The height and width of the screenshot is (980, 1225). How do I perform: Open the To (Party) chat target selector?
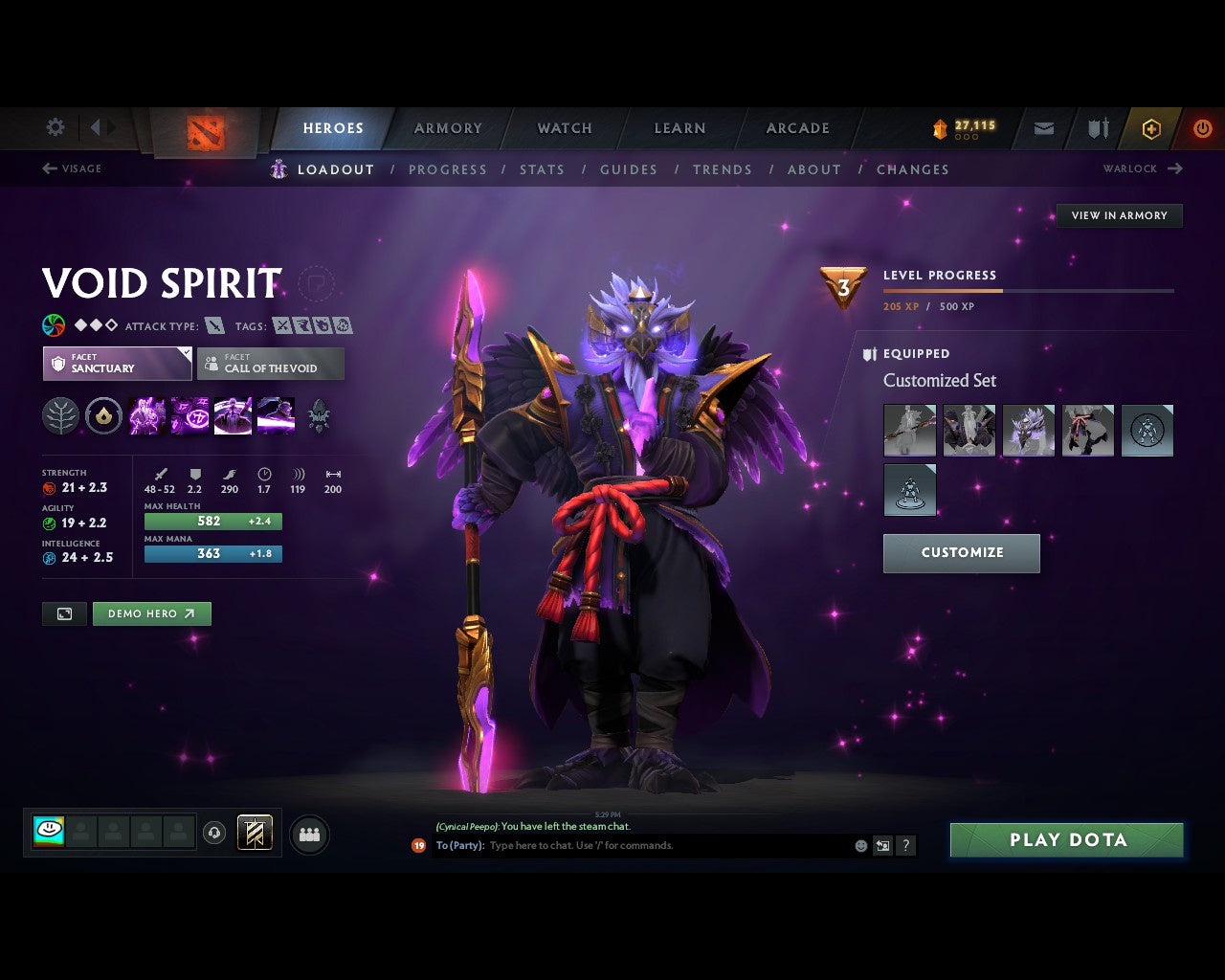(x=459, y=845)
